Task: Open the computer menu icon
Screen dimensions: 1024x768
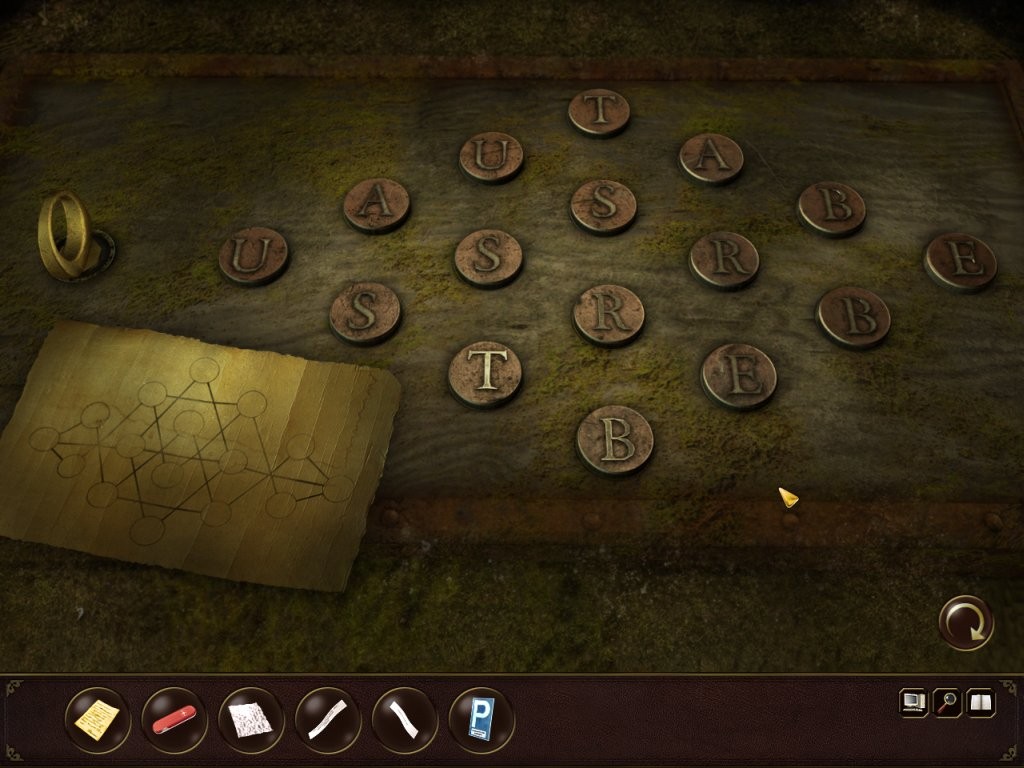Action: tap(914, 703)
